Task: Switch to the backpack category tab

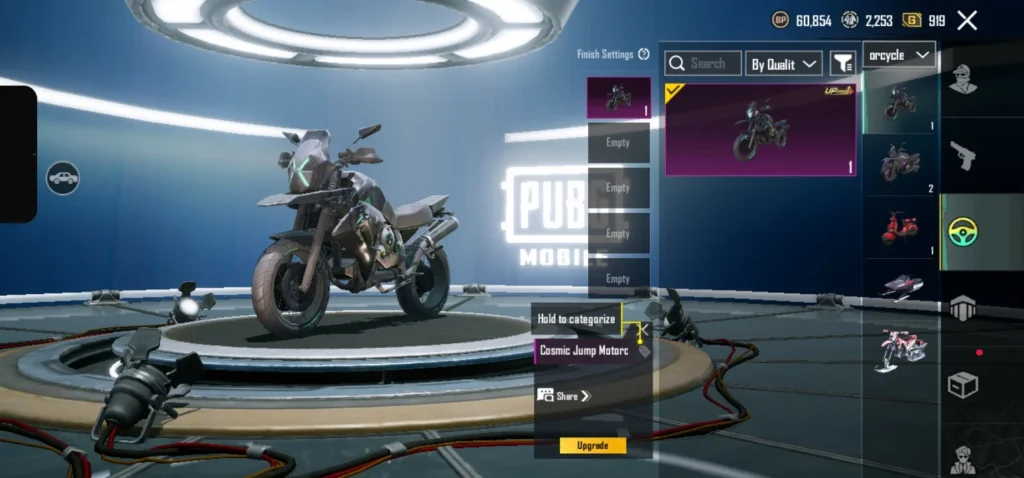Action: point(963,309)
